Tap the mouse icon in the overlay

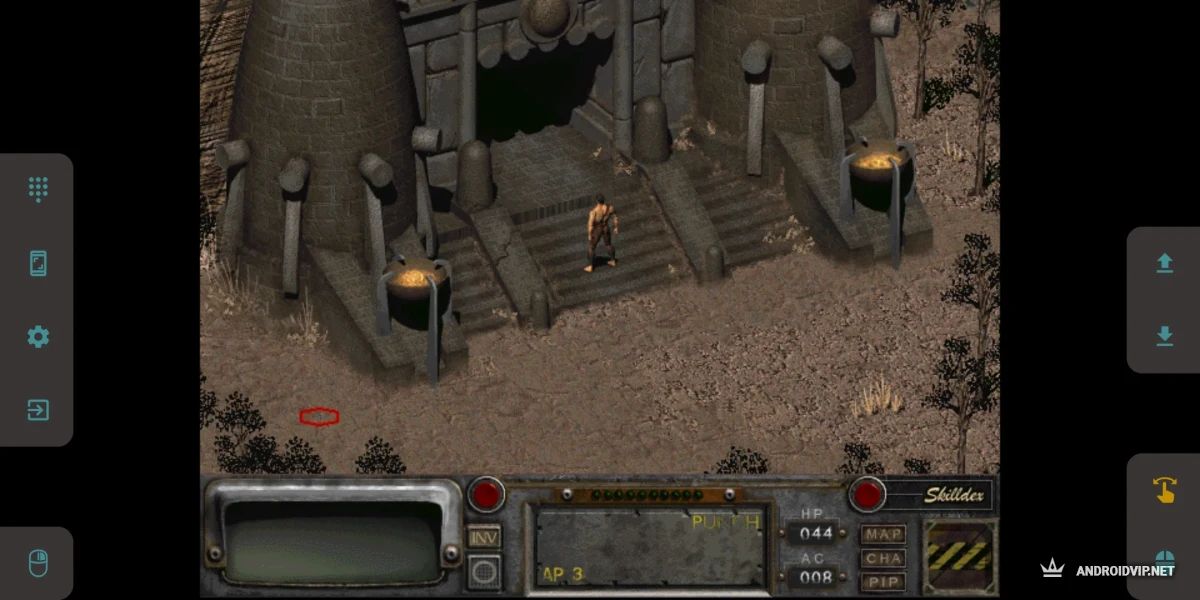click(x=38, y=564)
